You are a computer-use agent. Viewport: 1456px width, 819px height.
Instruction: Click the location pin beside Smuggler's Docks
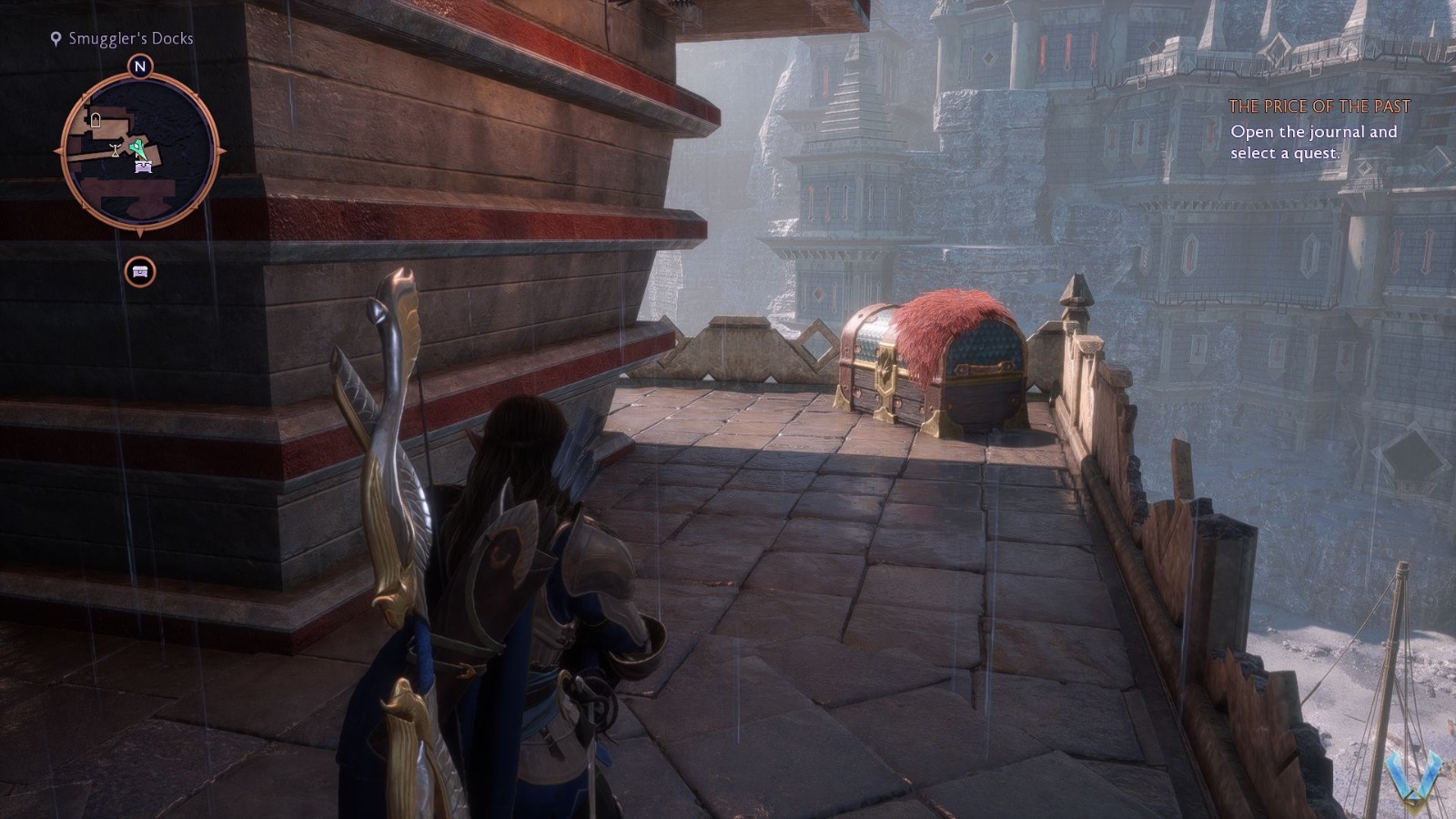tap(55, 39)
